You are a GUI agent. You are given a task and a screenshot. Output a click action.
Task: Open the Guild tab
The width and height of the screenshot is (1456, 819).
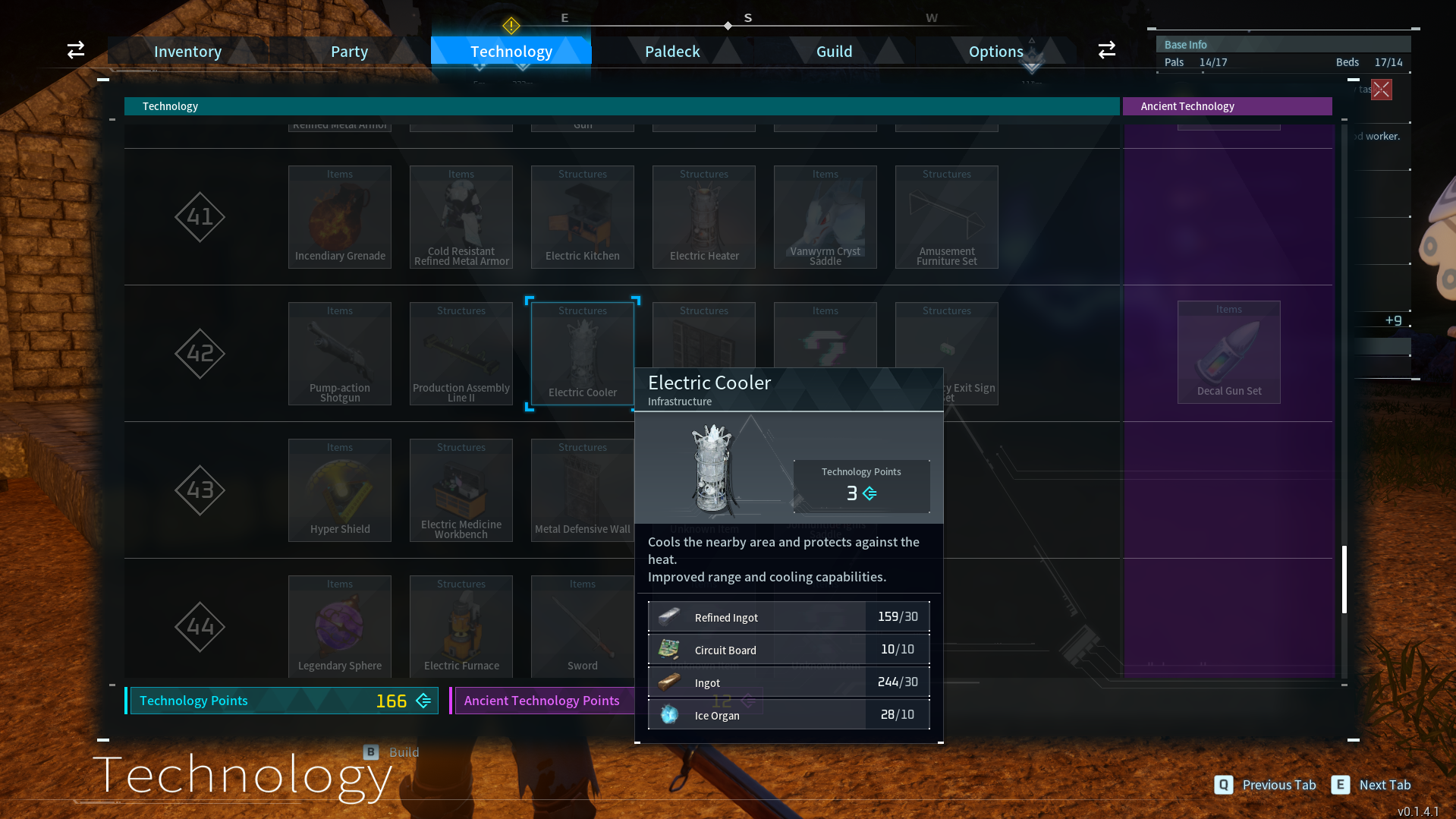point(834,51)
